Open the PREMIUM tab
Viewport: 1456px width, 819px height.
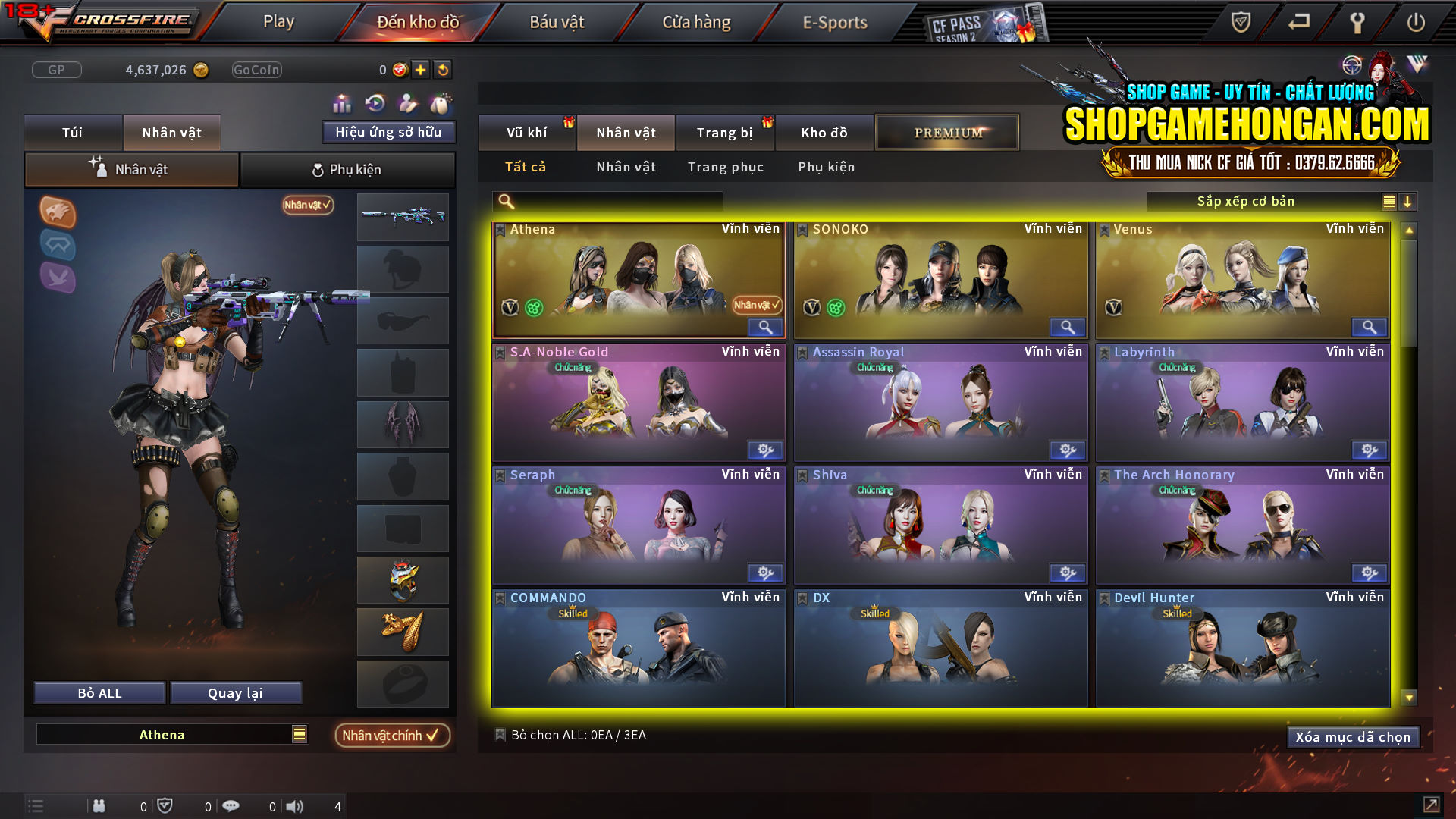[947, 132]
